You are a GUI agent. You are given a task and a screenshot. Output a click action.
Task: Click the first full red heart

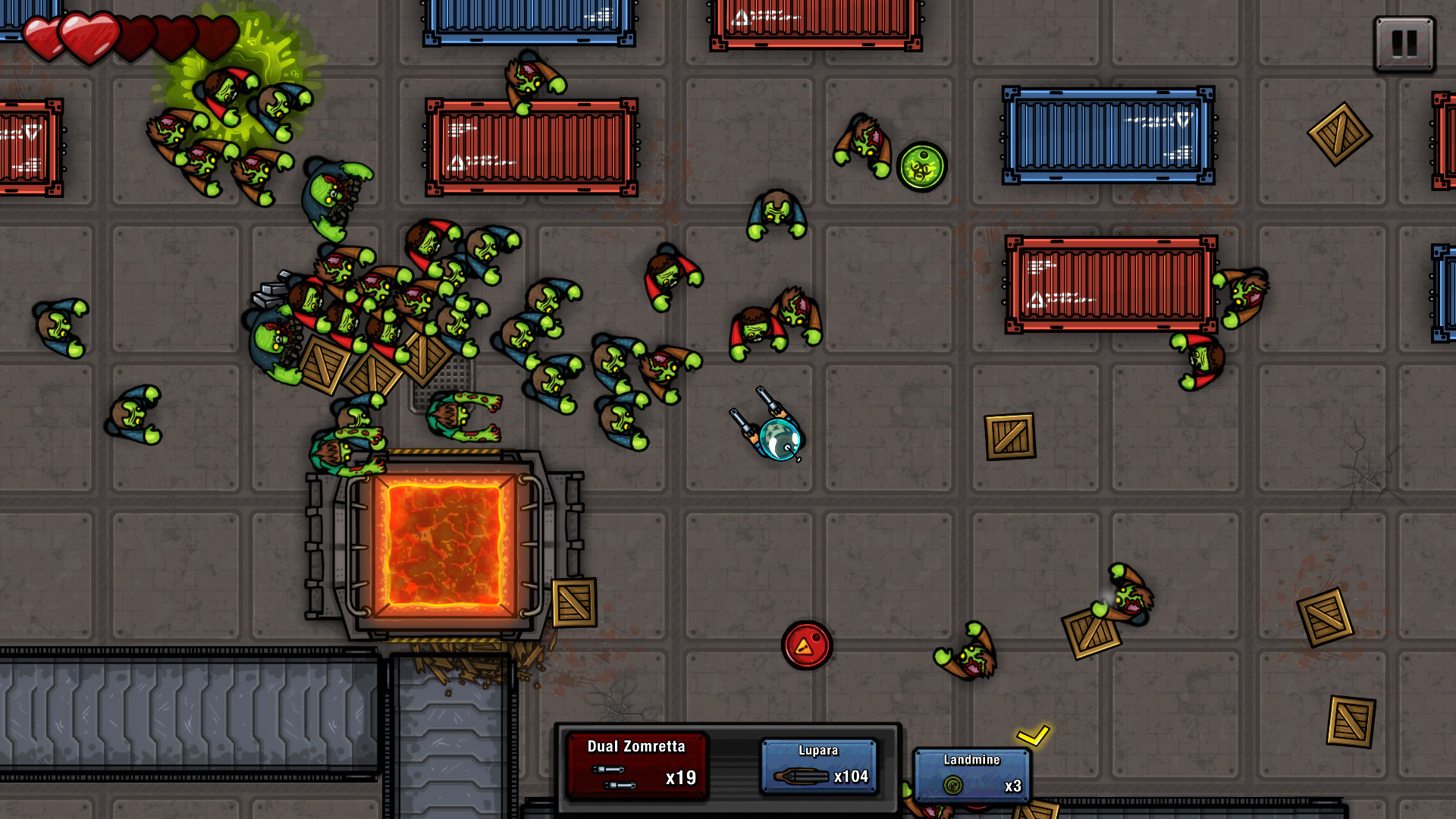pos(45,34)
